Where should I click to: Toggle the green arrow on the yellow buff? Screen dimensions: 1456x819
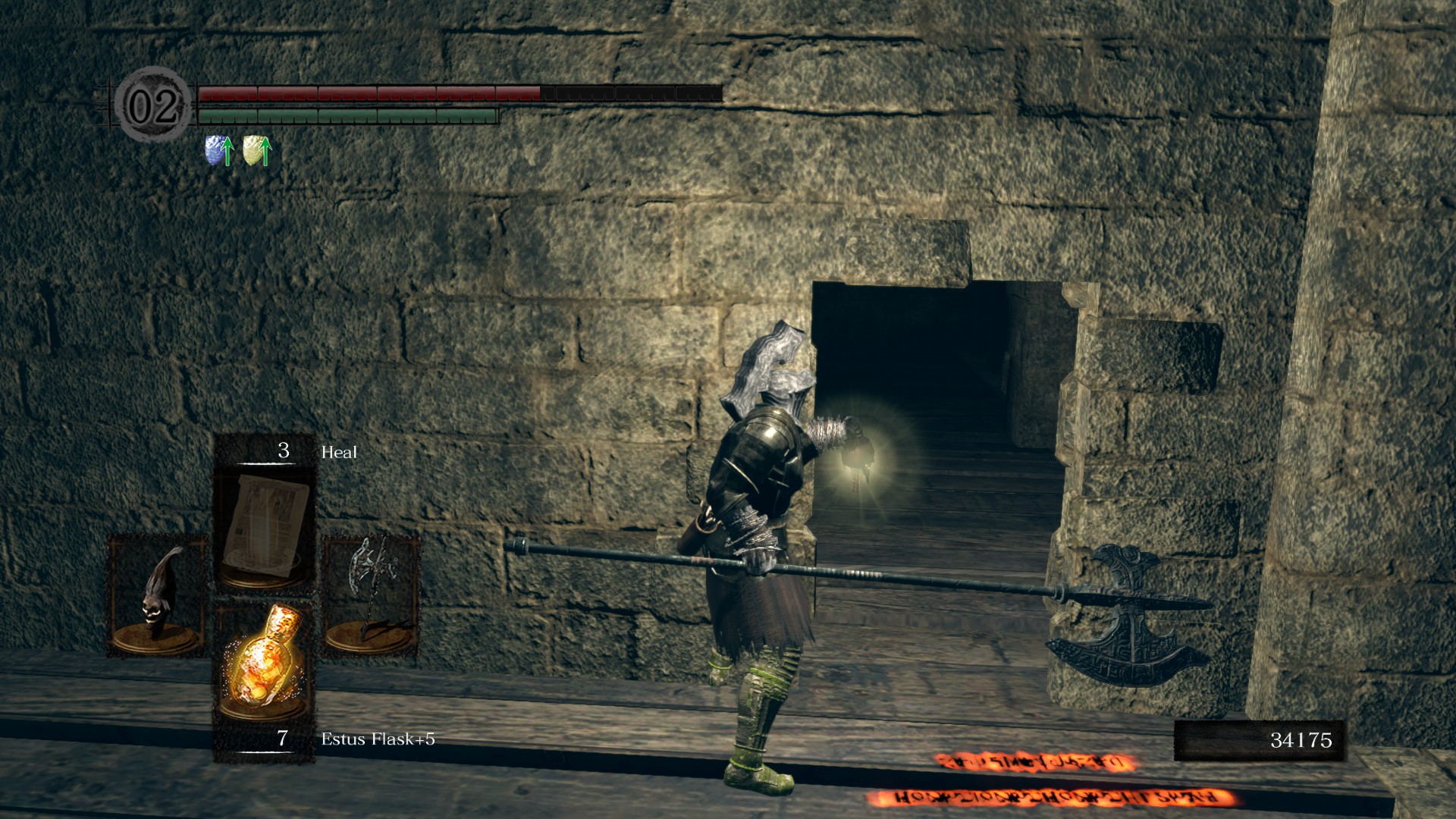click(x=264, y=148)
